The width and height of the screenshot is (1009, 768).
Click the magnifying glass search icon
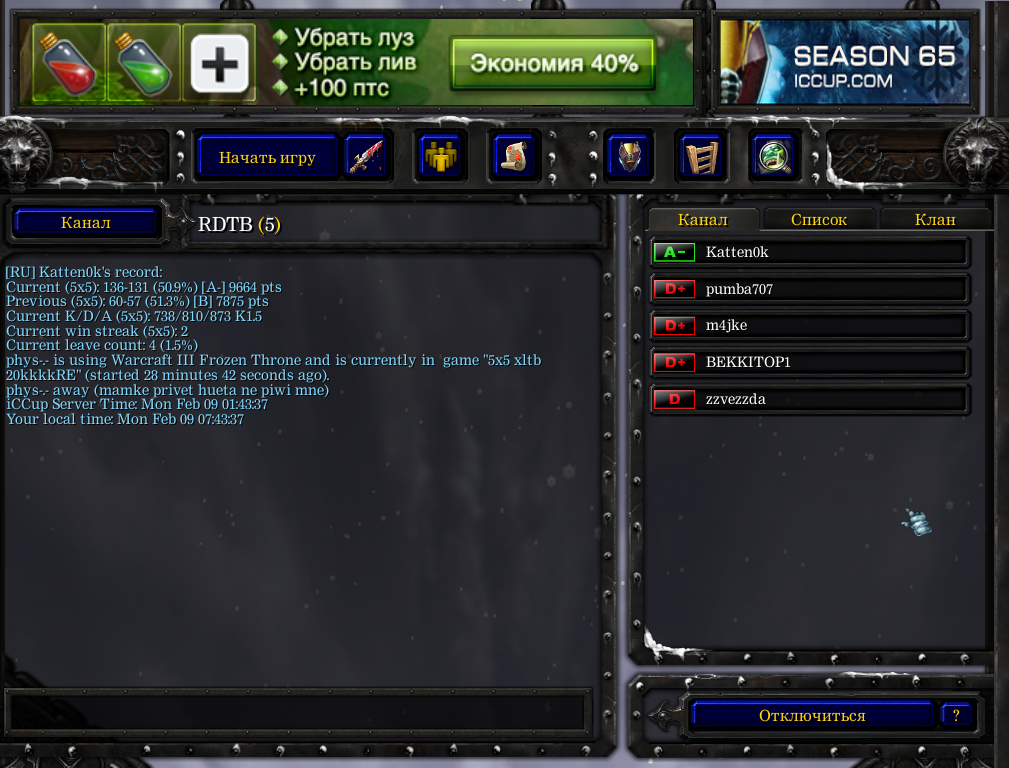774,157
